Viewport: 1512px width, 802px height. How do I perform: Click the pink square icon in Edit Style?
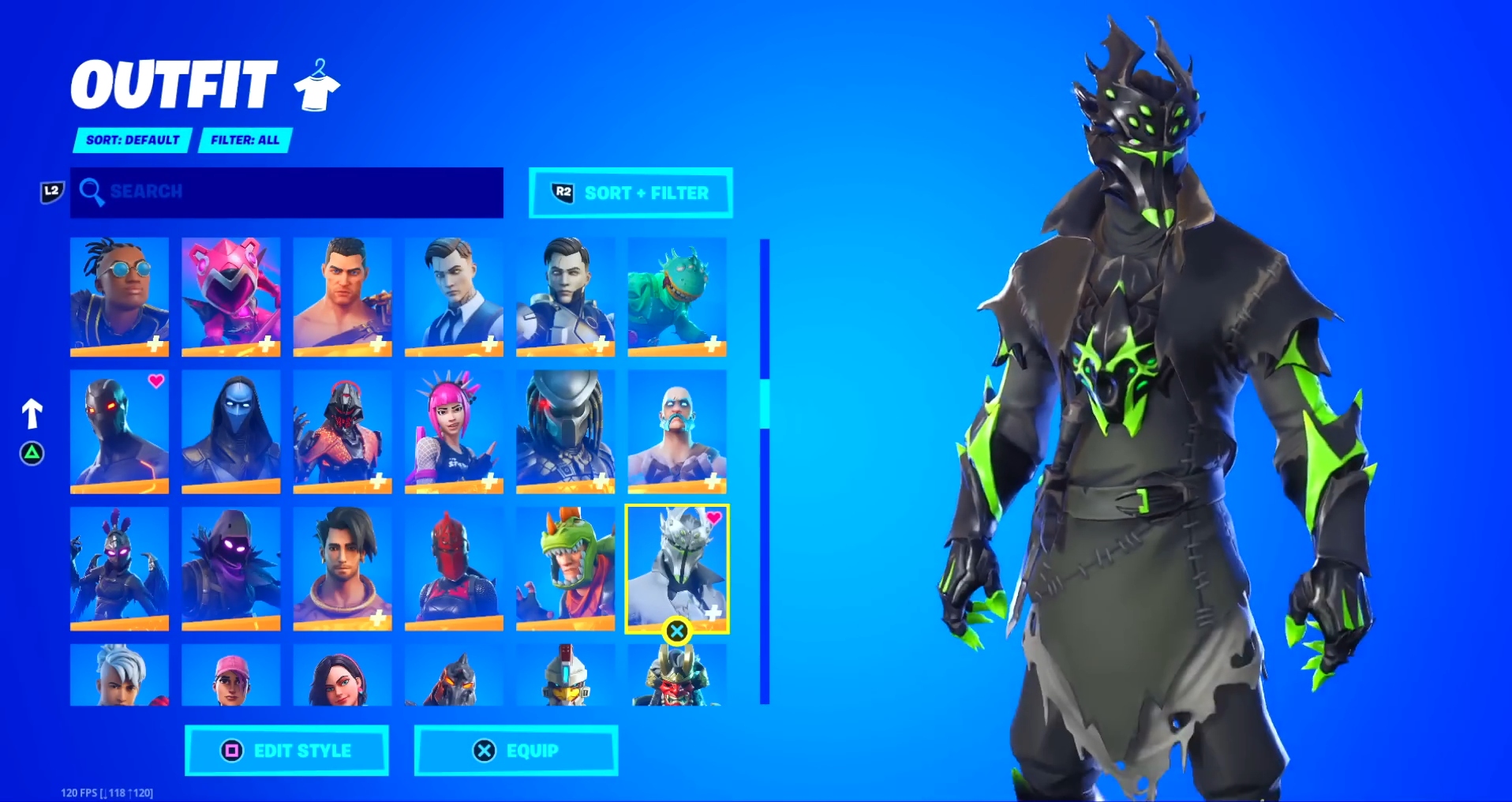231,751
